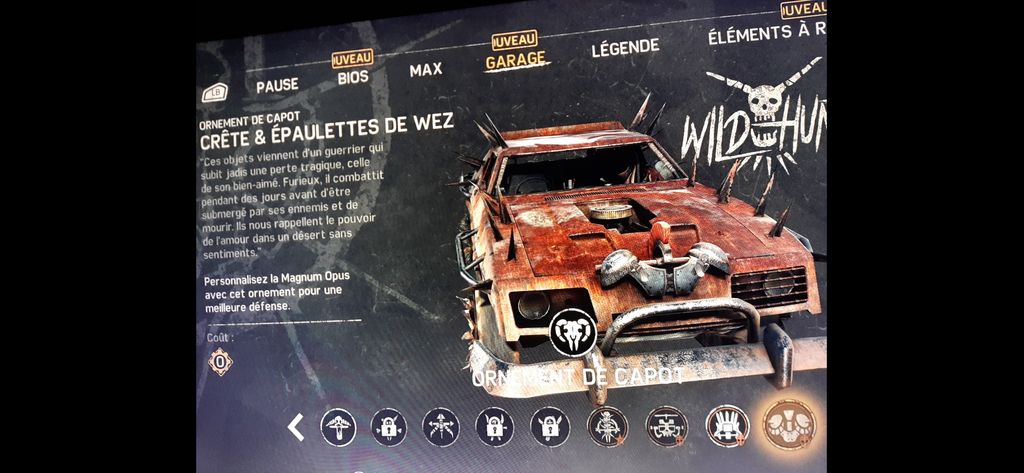Switch to the PAUSE tab

tap(277, 85)
